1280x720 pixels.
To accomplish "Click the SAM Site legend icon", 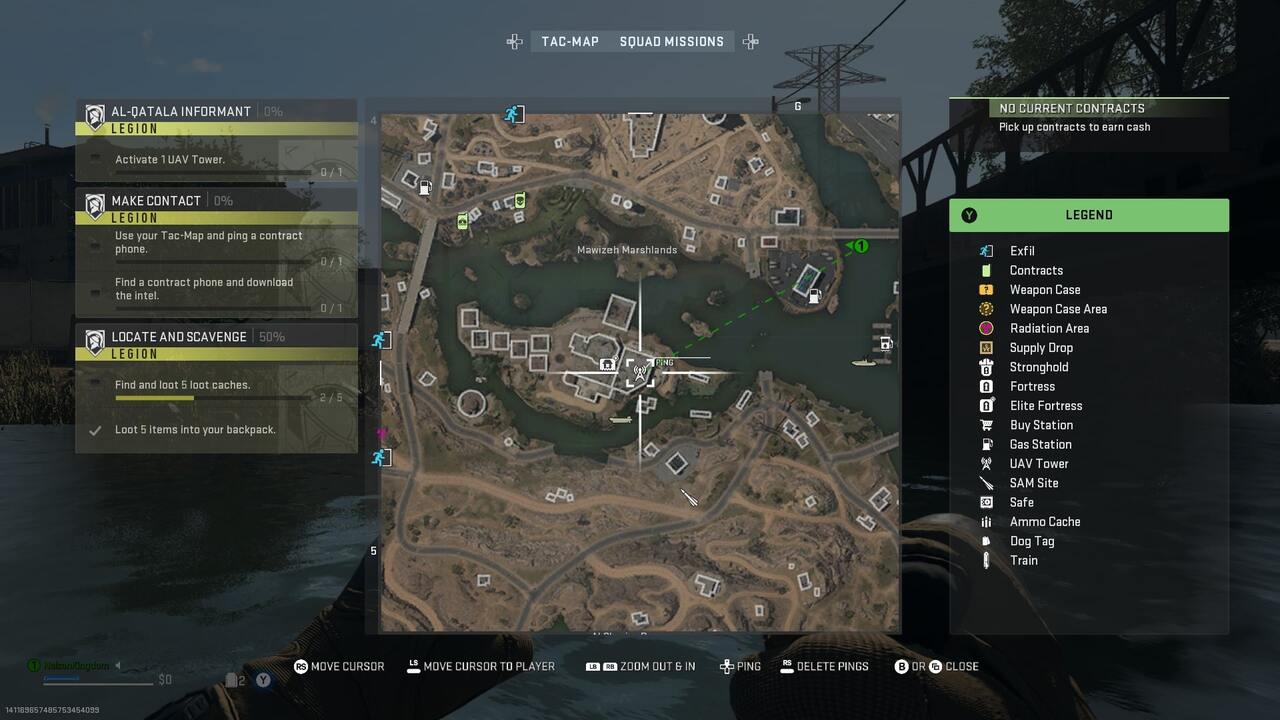I will tap(985, 483).
